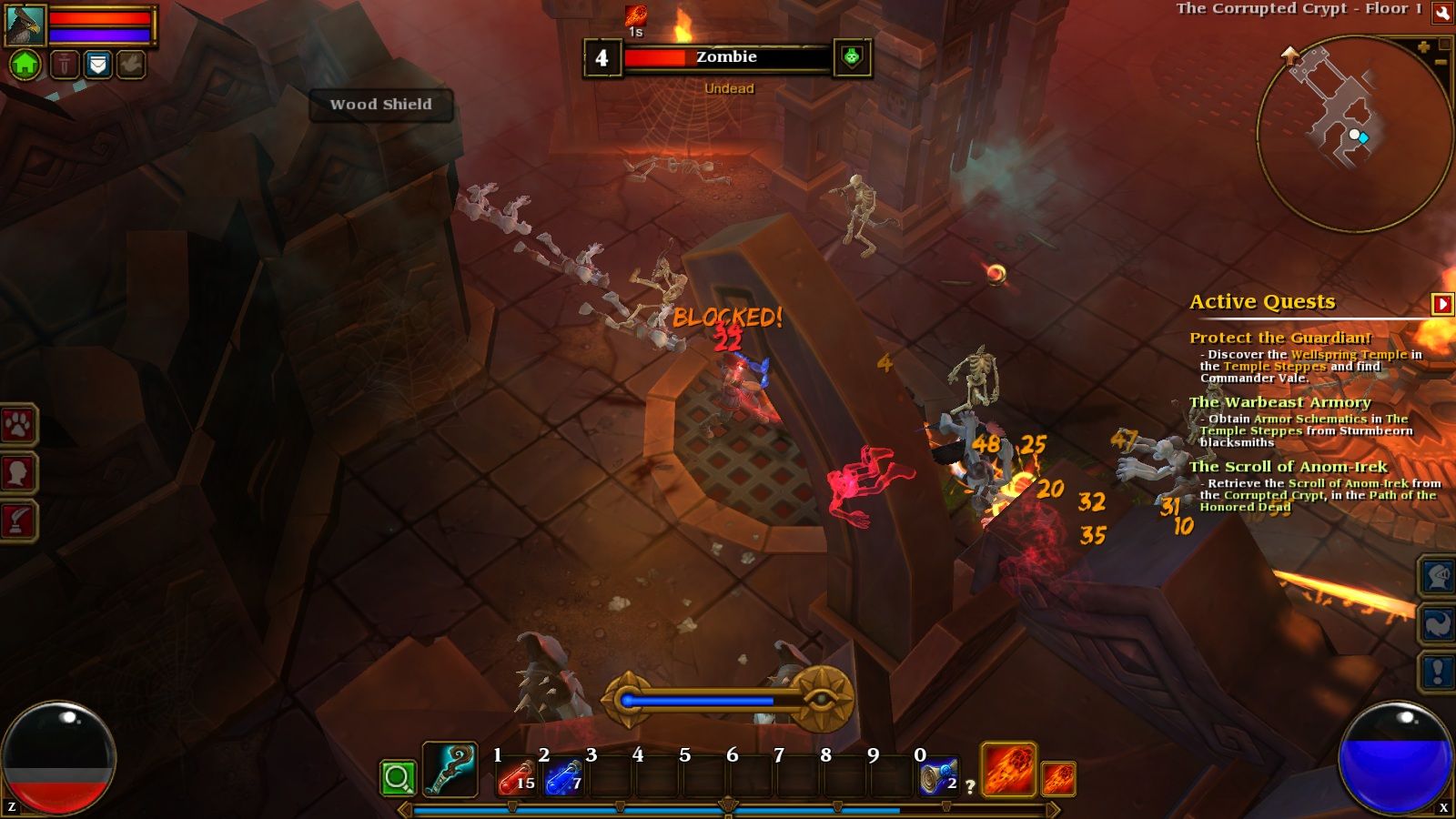Collapse the Active Quests panel arrow
This screenshot has width=1456, height=819.
pos(1441,303)
